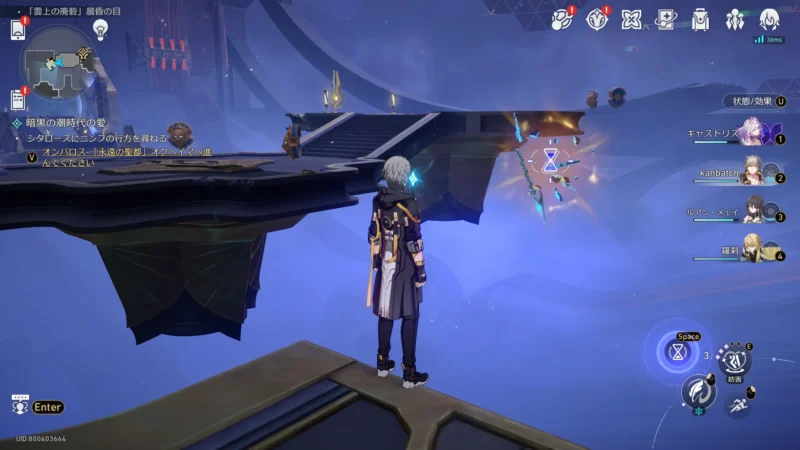Toggle the sprint running icon
800x450 pixels.
point(740,404)
